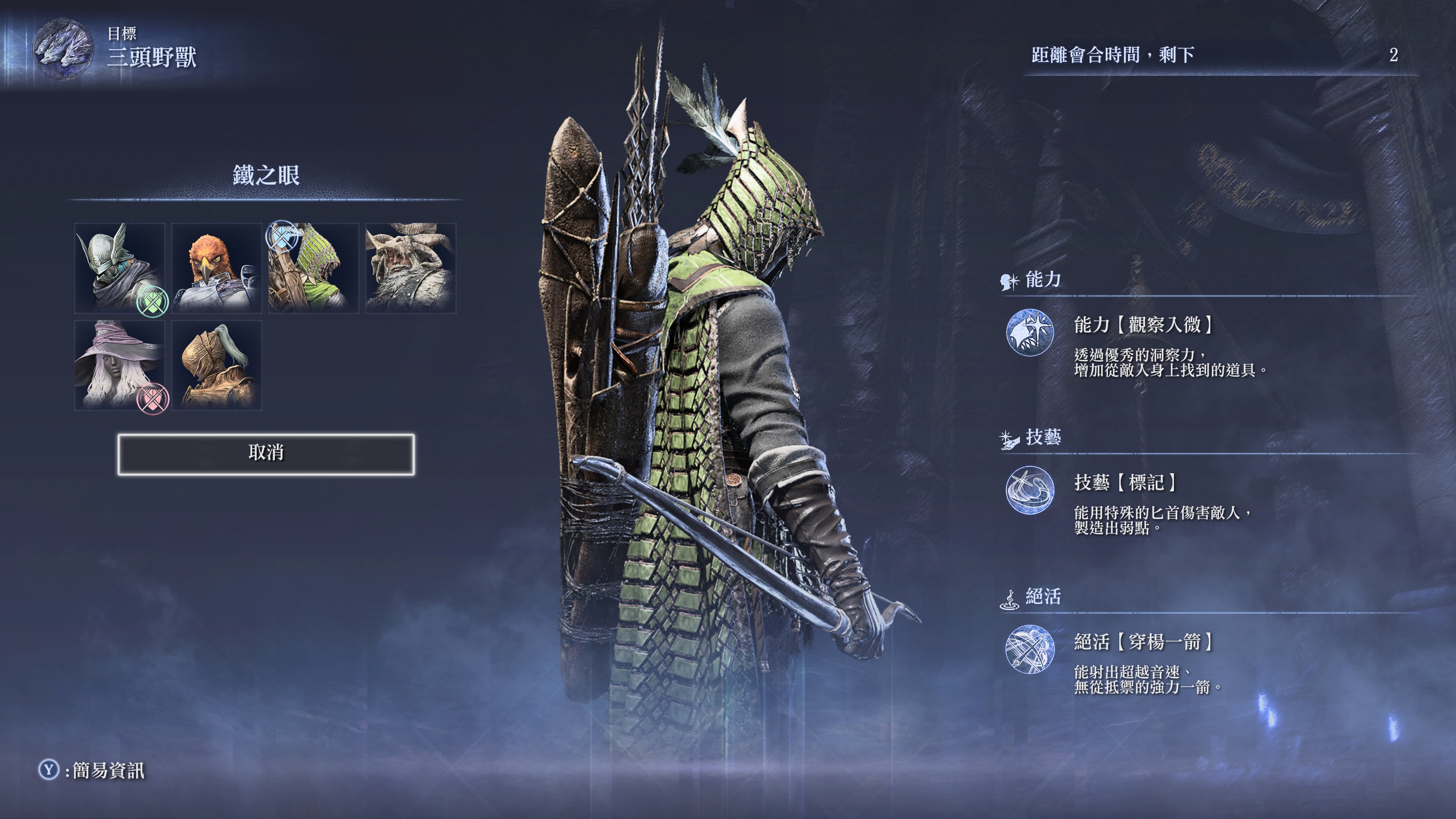
Task: Choose the orange bird-headed character portrait
Action: pyautogui.click(x=217, y=268)
